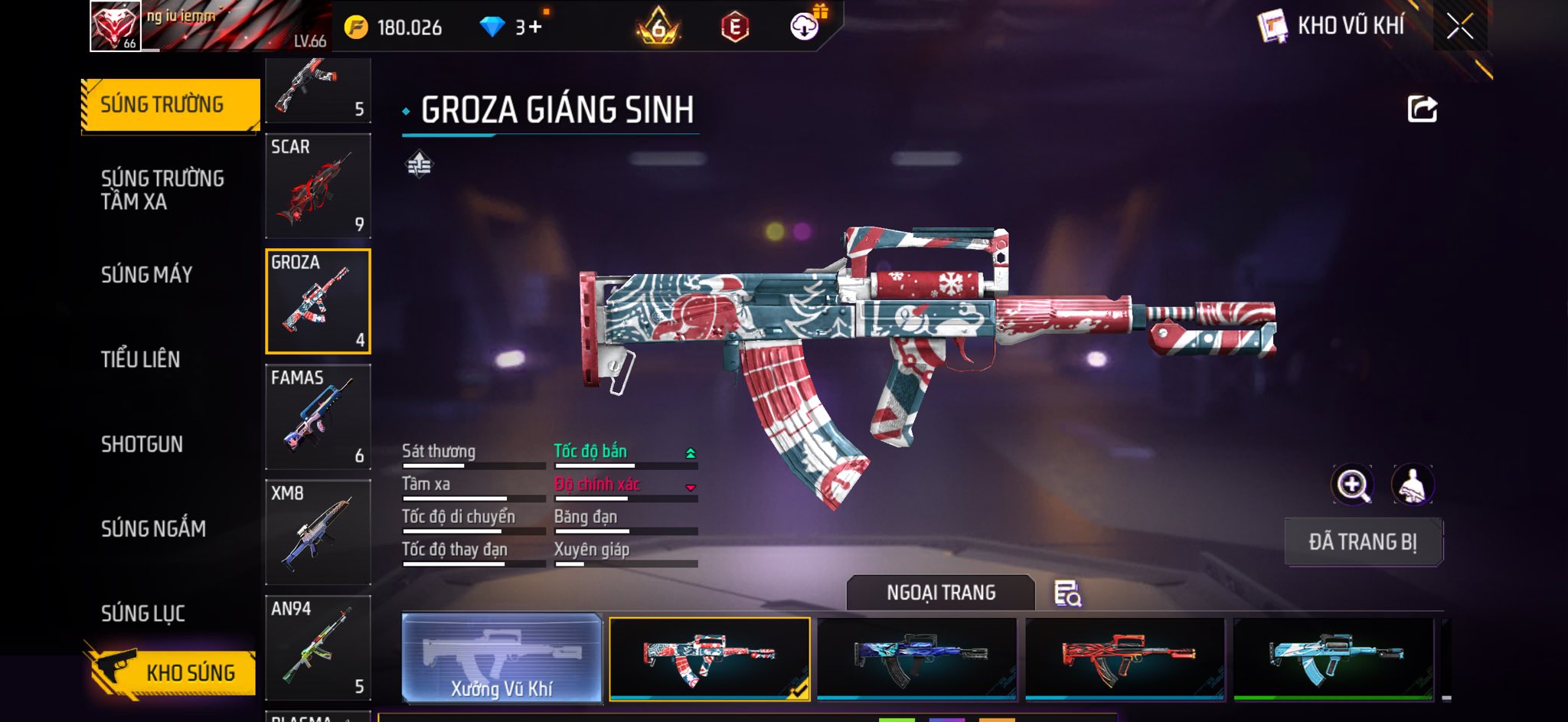1568x722 pixels.
Task: Select the XM8 weapon tile
Action: tap(318, 532)
